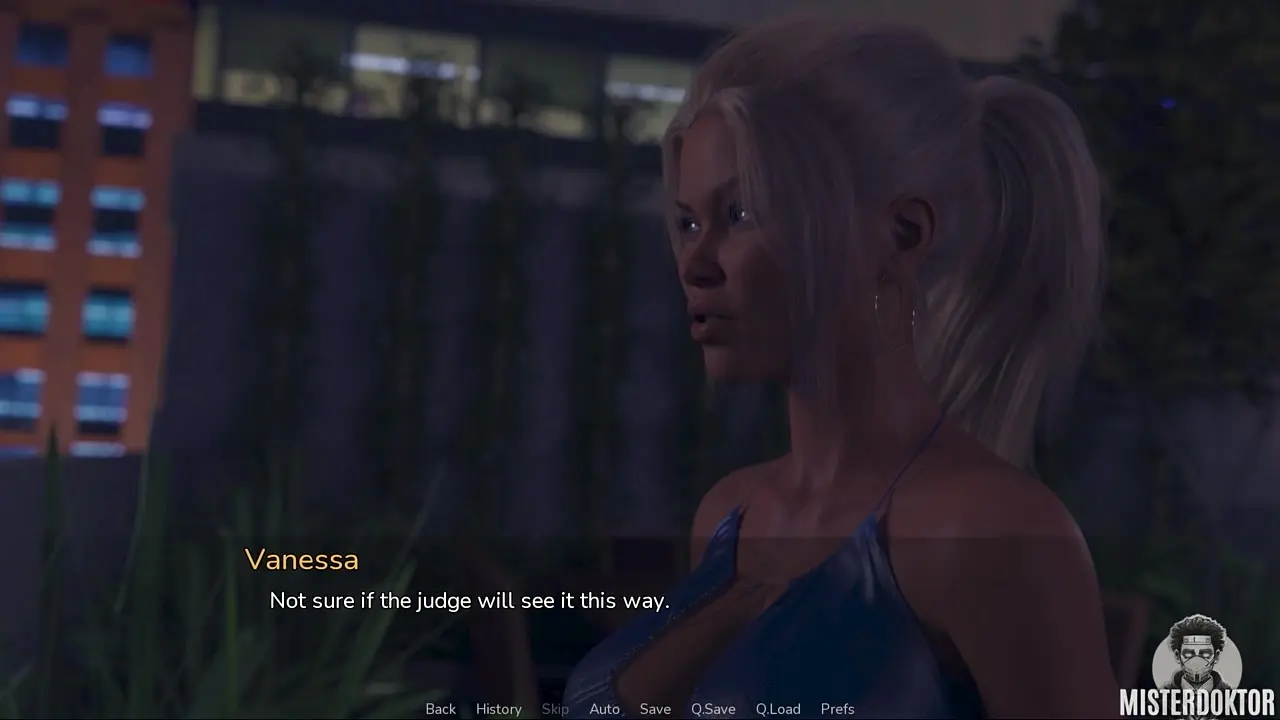Viewport: 1280px width, 720px height.
Task: Open the Save menu
Action: pyautogui.click(x=655, y=709)
